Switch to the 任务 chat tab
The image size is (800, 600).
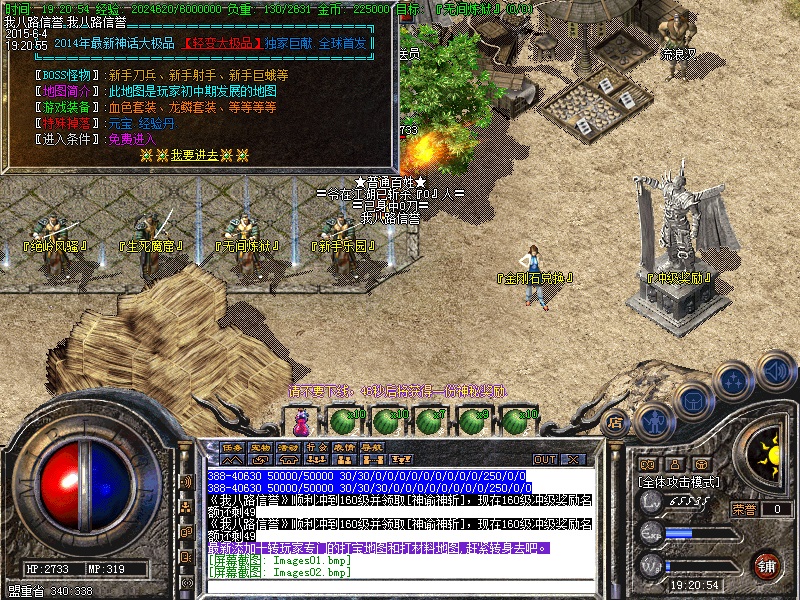click(x=233, y=446)
